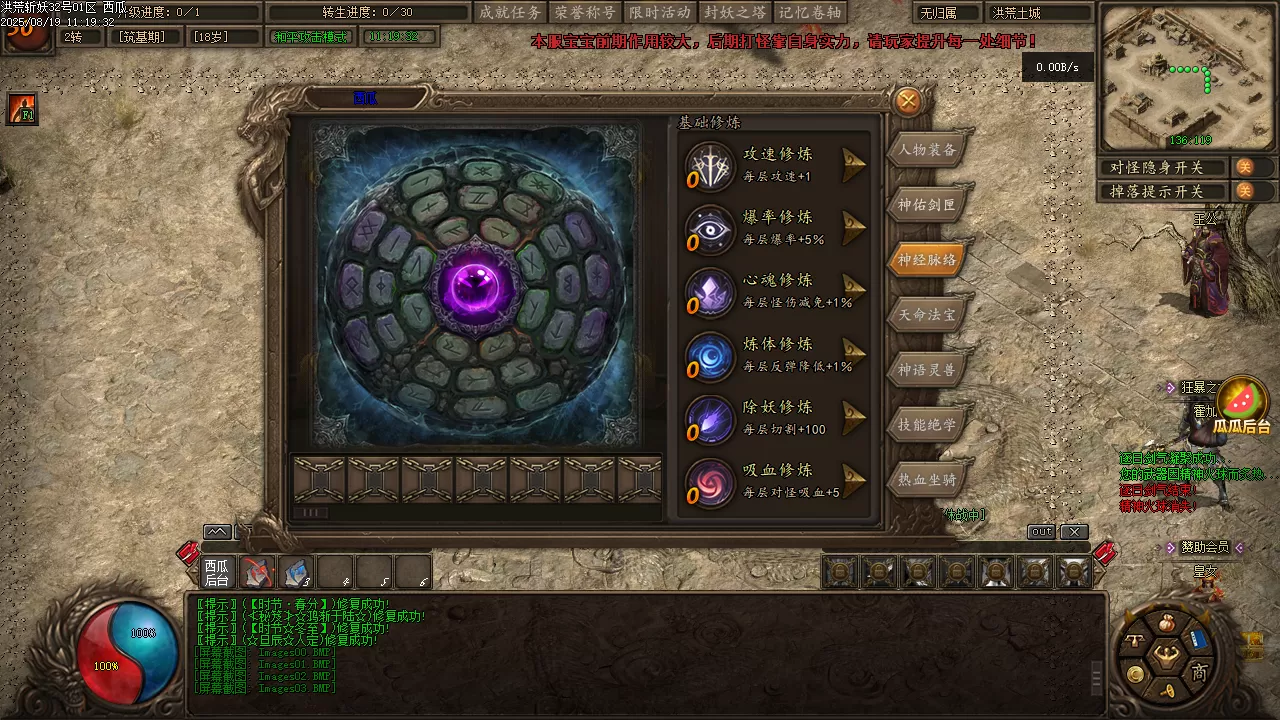Select the 吸血修炼 arrow button
1280x720 pixels.
(852, 481)
